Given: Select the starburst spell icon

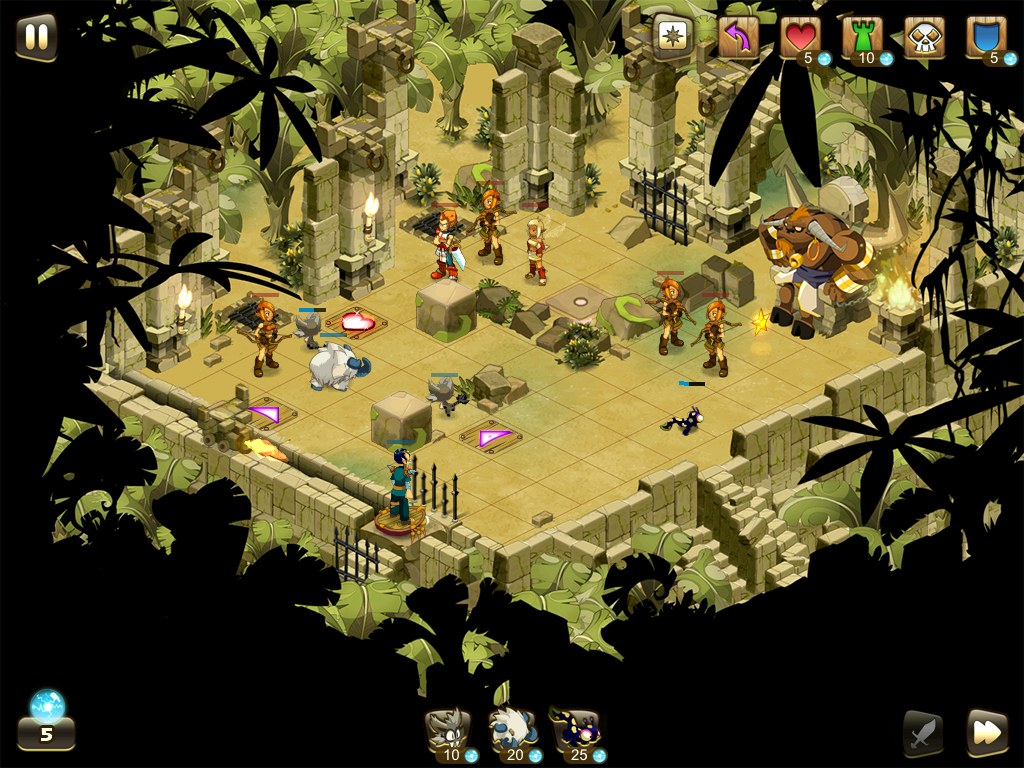Looking at the screenshot, I should [672, 37].
